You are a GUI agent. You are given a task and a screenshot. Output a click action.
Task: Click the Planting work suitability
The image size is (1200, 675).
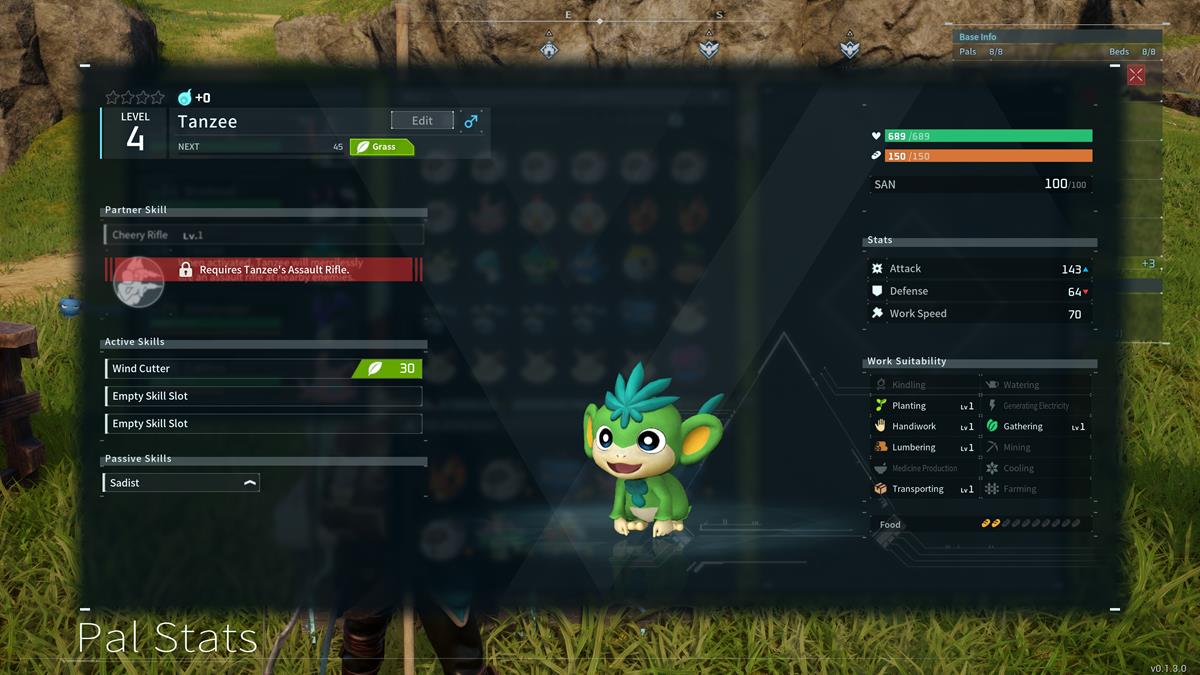click(922, 406)
